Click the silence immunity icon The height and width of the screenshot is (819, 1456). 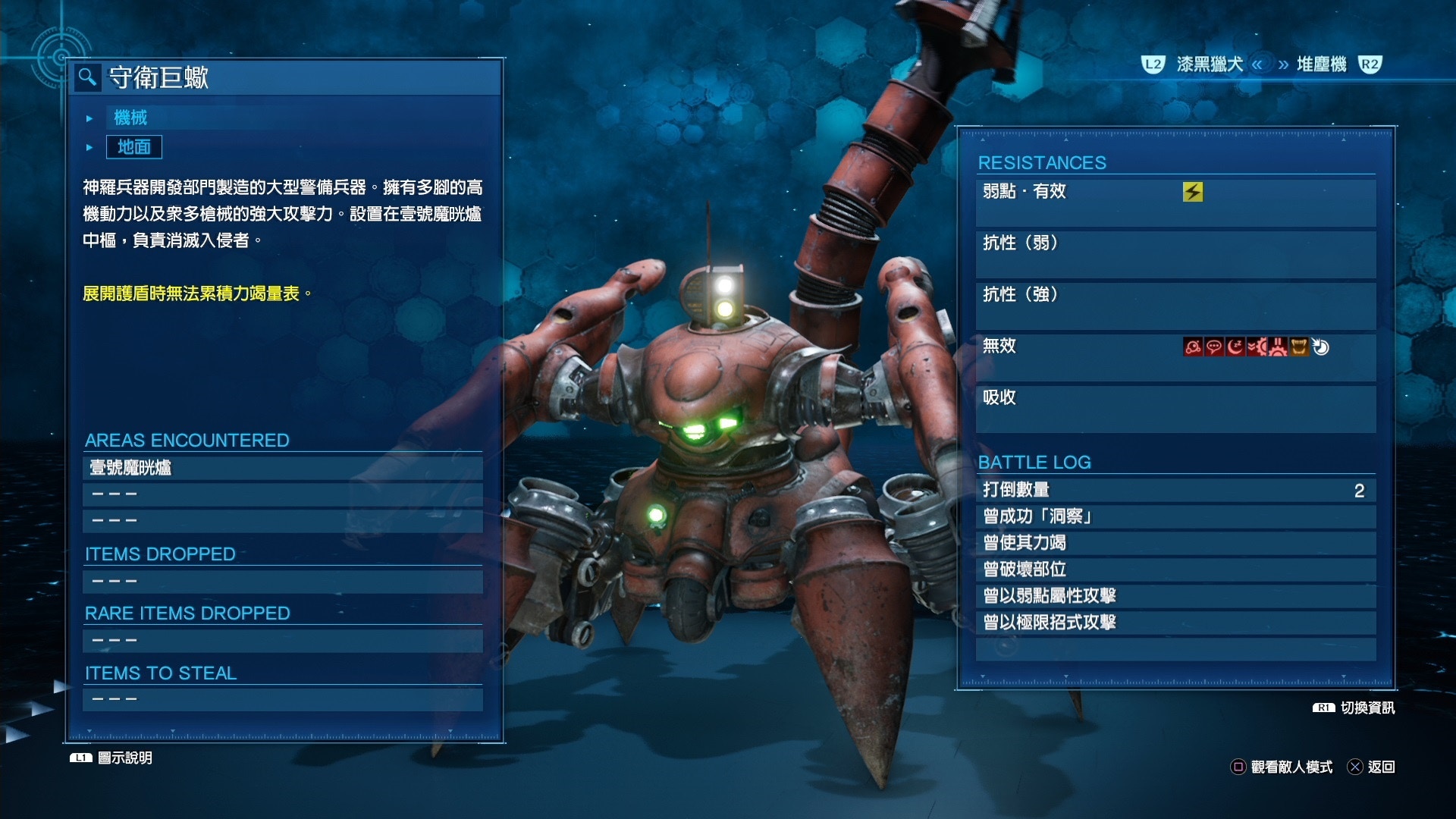click(x=1214, y=347)
